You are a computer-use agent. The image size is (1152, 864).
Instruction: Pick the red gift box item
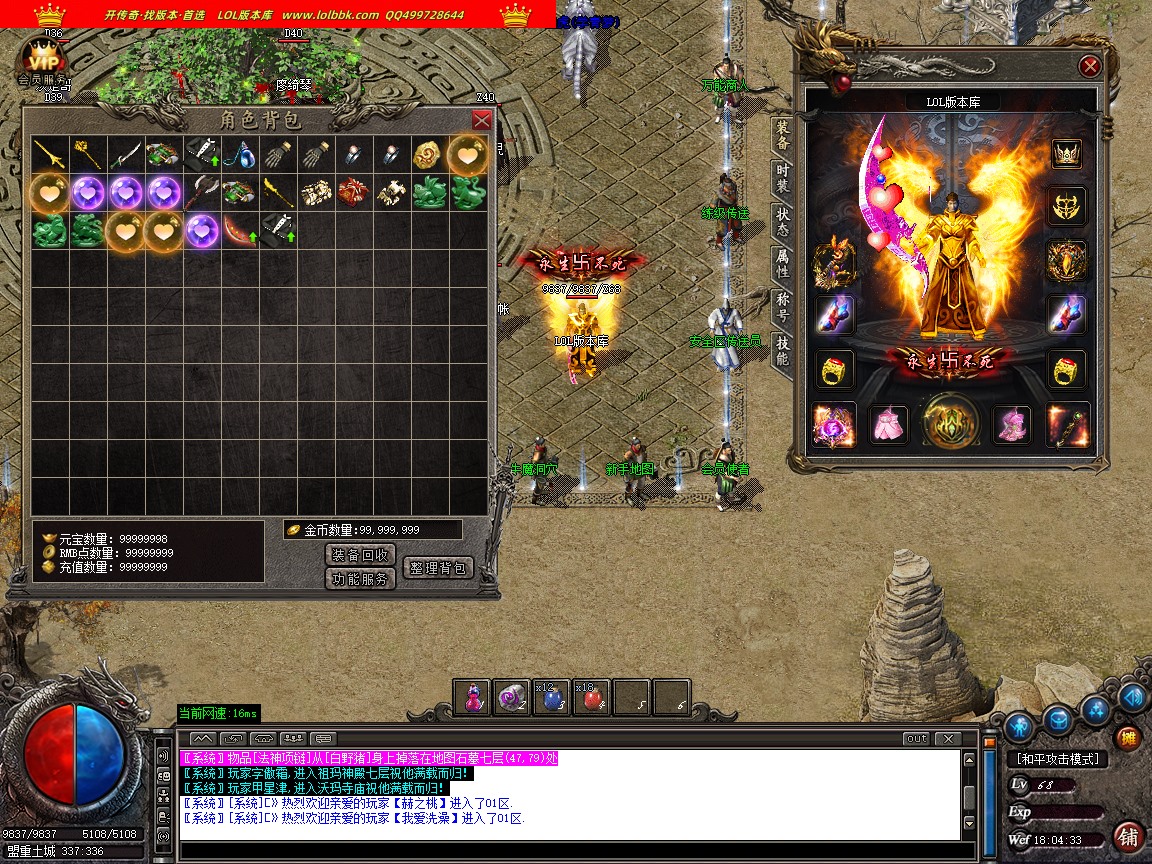click(x=353, y=192)
